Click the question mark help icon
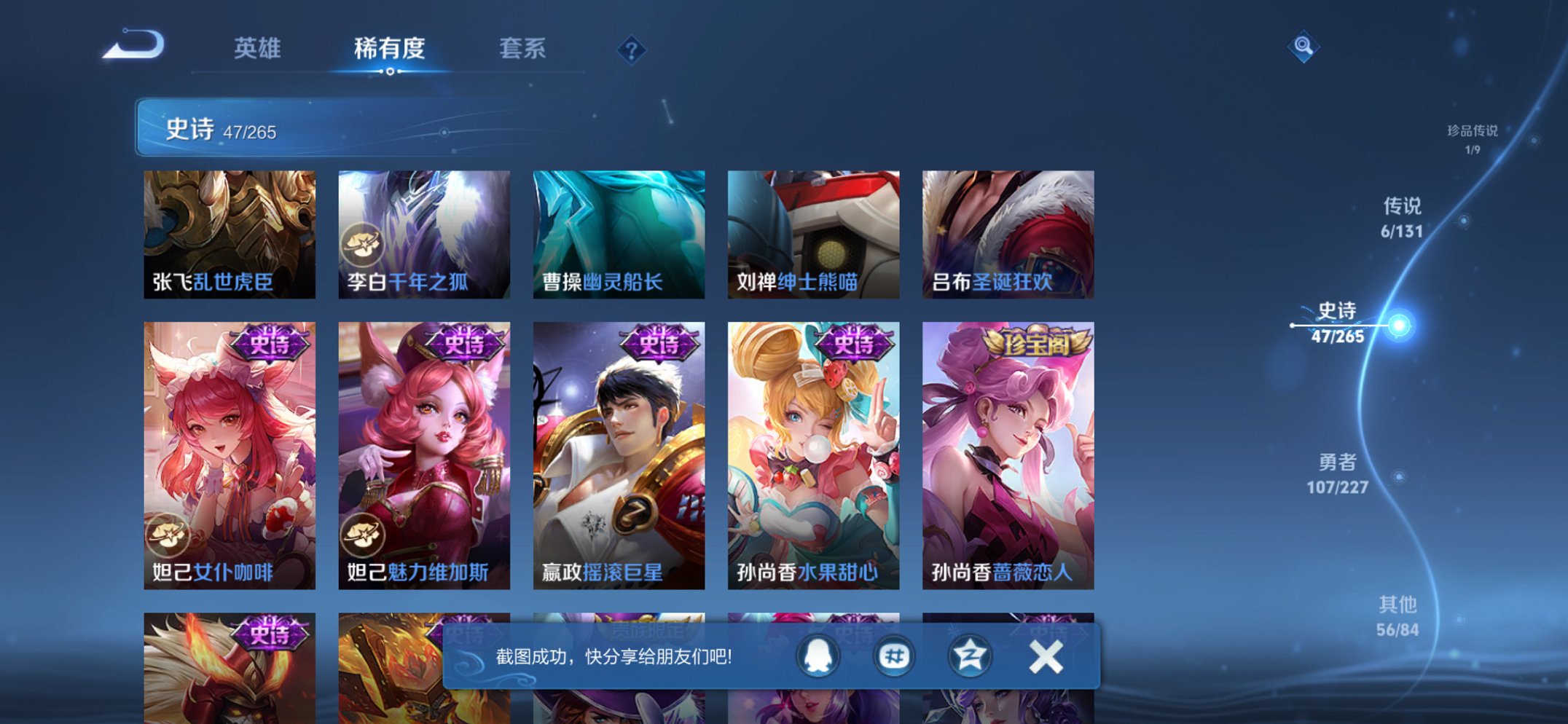1568x724 pixels. coord(632,50)
